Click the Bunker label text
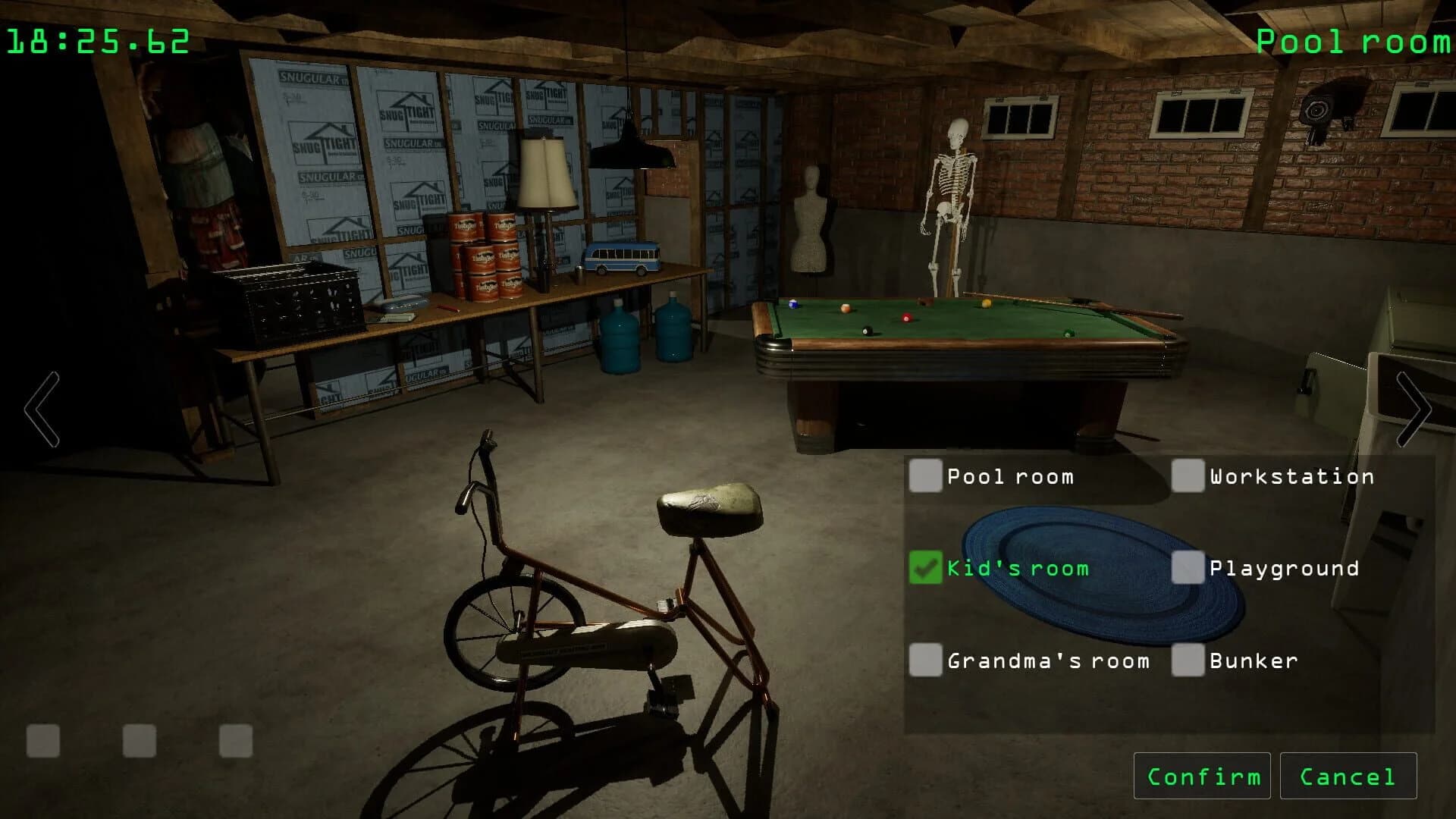 click(1255, 661)
